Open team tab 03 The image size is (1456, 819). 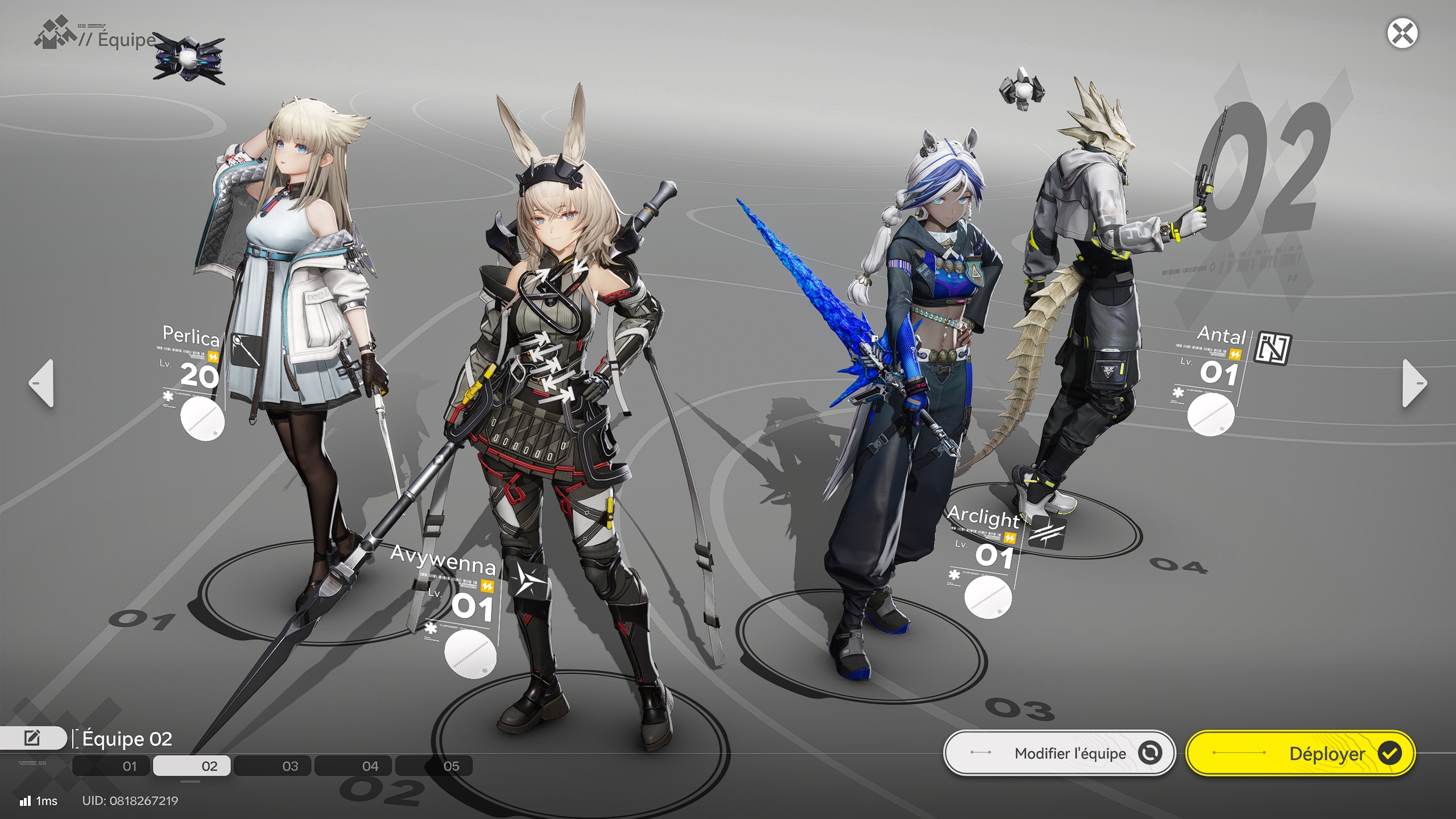[290, 766]
